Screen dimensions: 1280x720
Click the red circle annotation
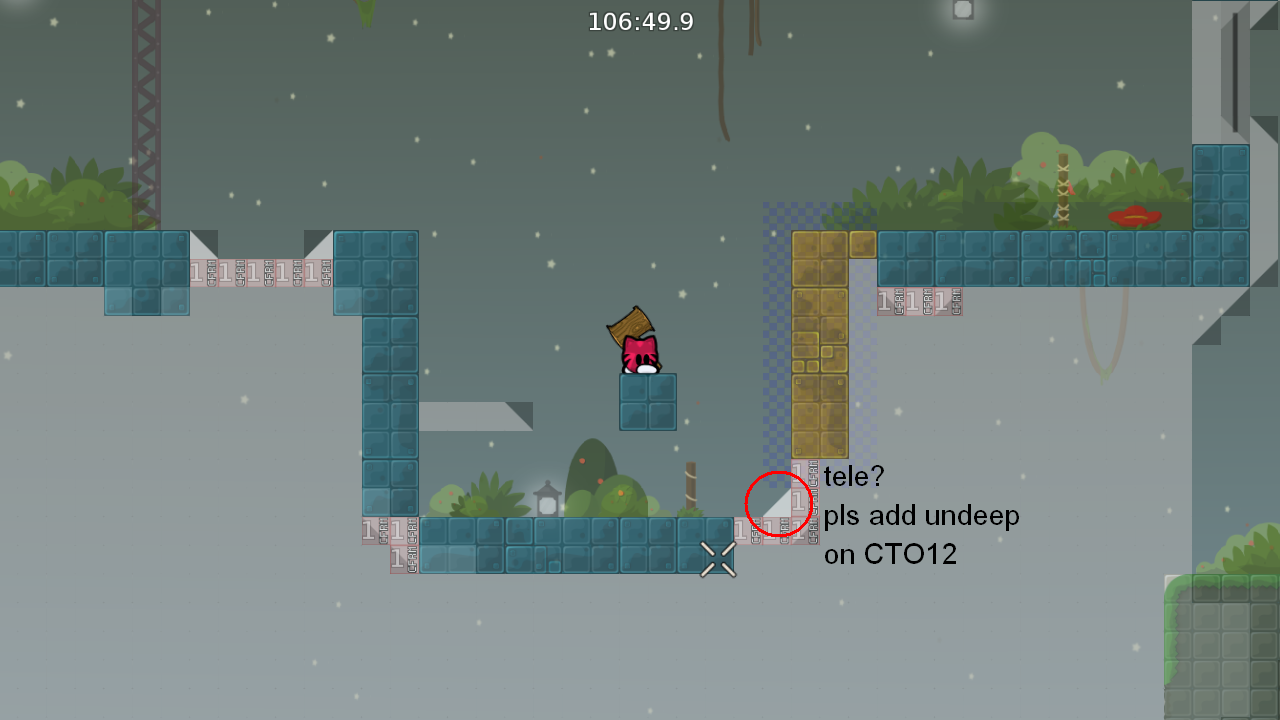tap(778, 503)
